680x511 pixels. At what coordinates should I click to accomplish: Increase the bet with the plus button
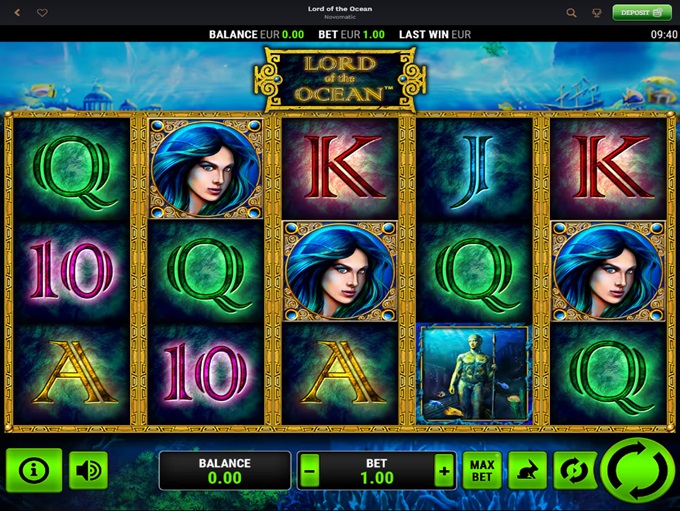pos(443,470)
